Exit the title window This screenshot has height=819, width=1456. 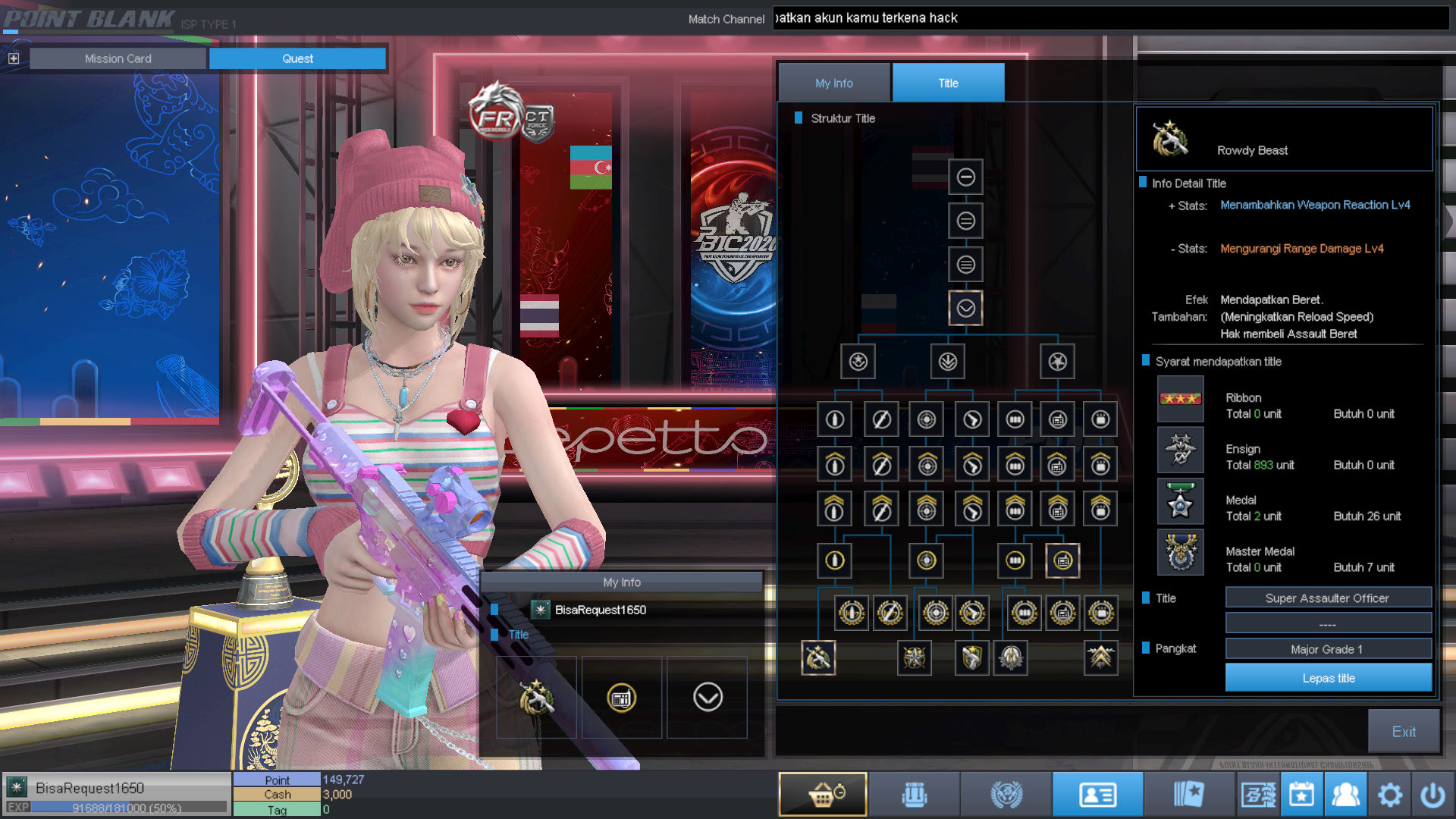pyautogui.click(x=1403, y=731)
